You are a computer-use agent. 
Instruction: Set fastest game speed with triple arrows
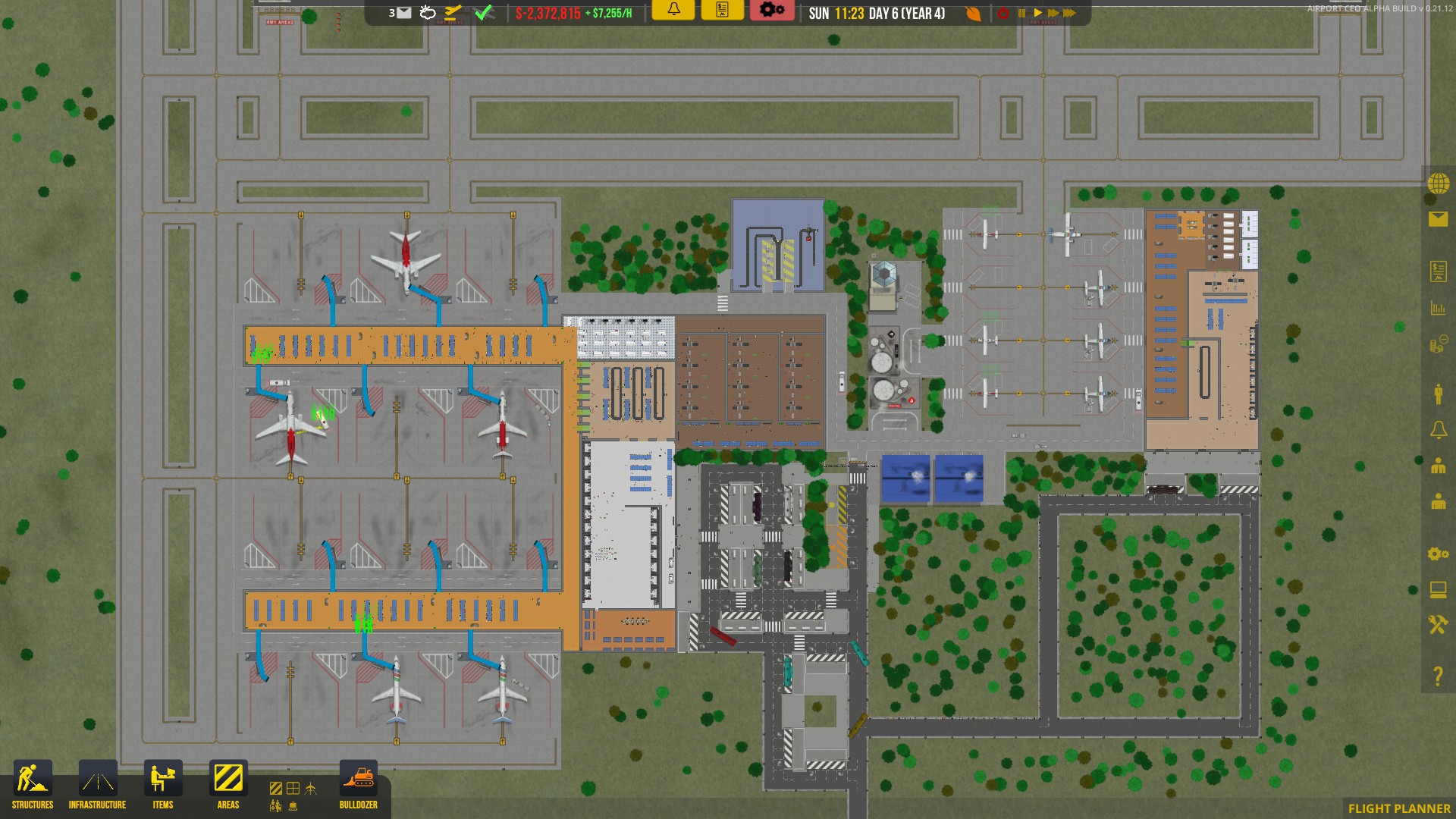click(1070, 12)
